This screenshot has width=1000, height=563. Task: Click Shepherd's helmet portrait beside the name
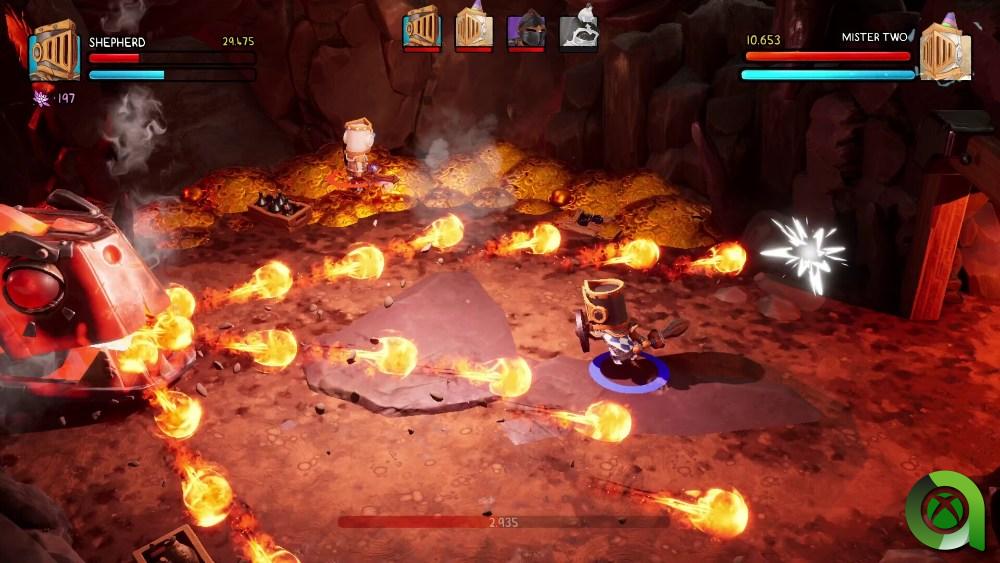54,52
